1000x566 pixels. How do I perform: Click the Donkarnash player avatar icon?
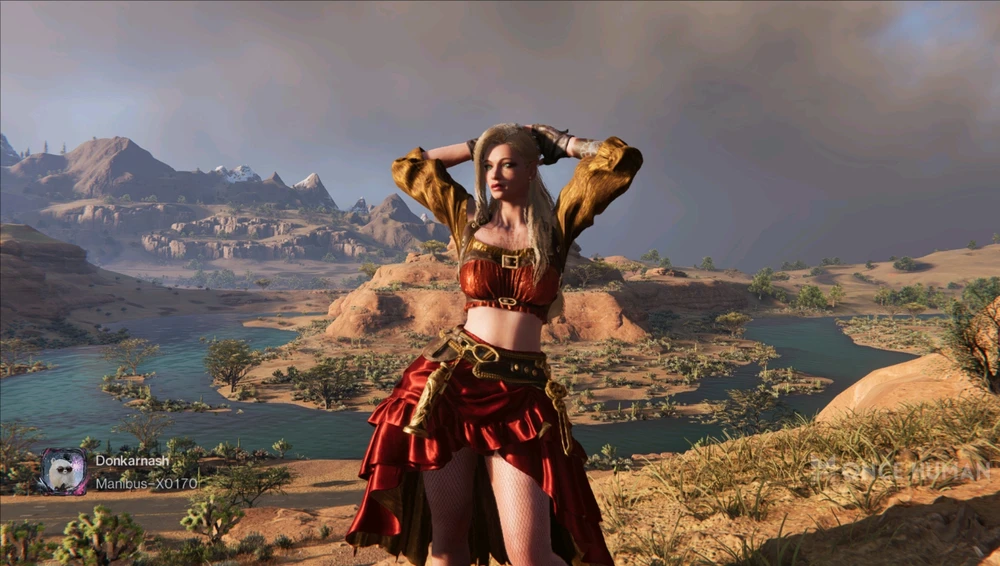63,471
